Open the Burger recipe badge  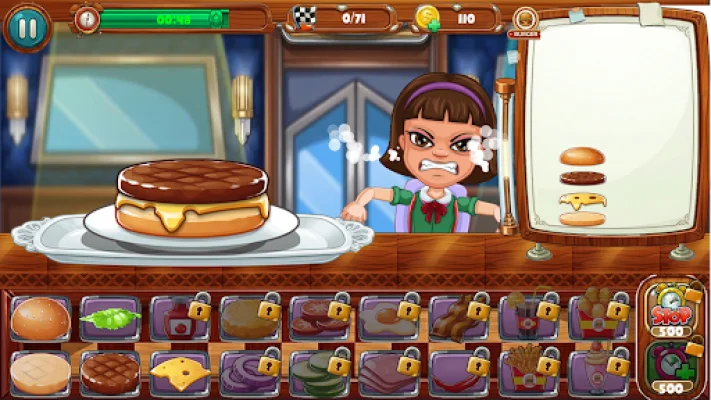(524, 22)
